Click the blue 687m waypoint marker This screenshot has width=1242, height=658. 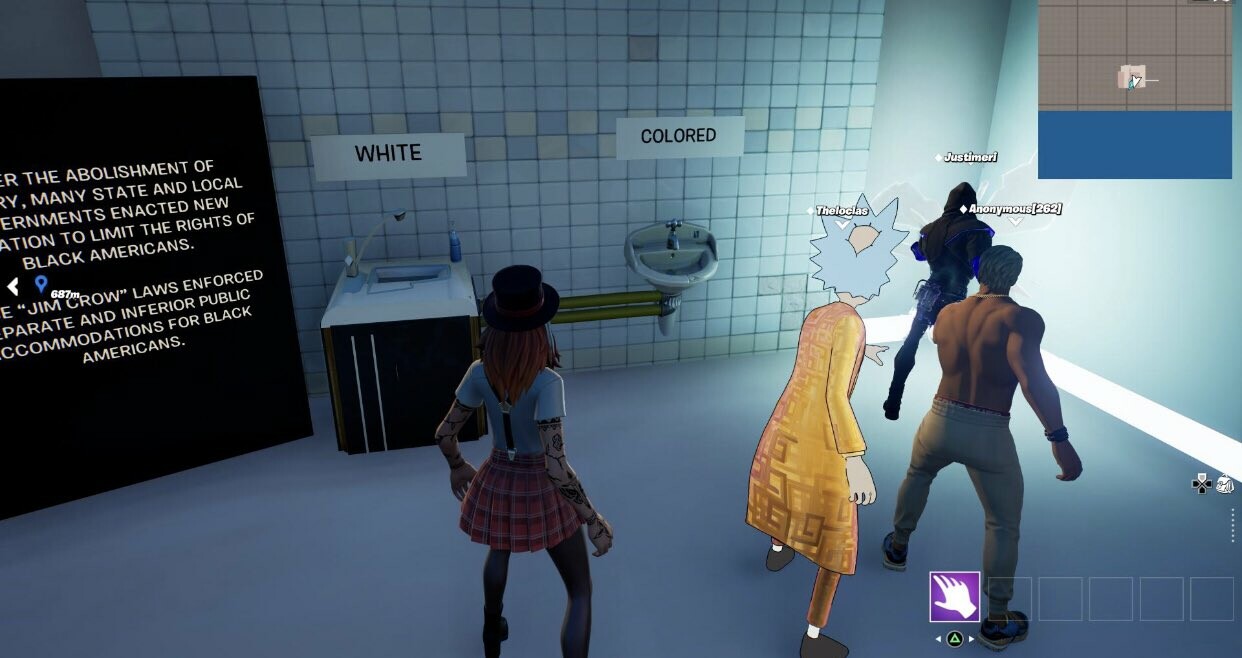[x=41, y=284]
